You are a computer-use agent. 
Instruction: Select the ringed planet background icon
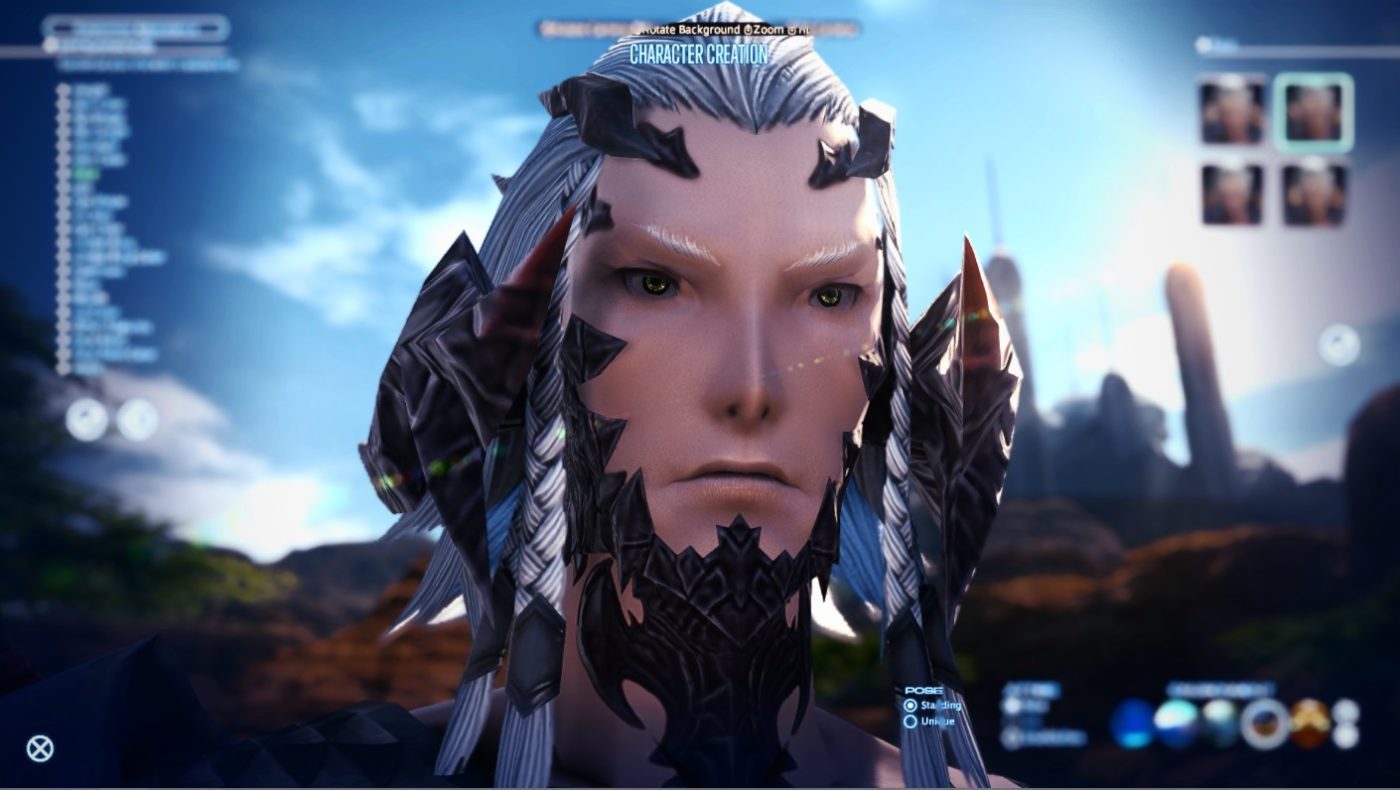(x=1264, y=719)
